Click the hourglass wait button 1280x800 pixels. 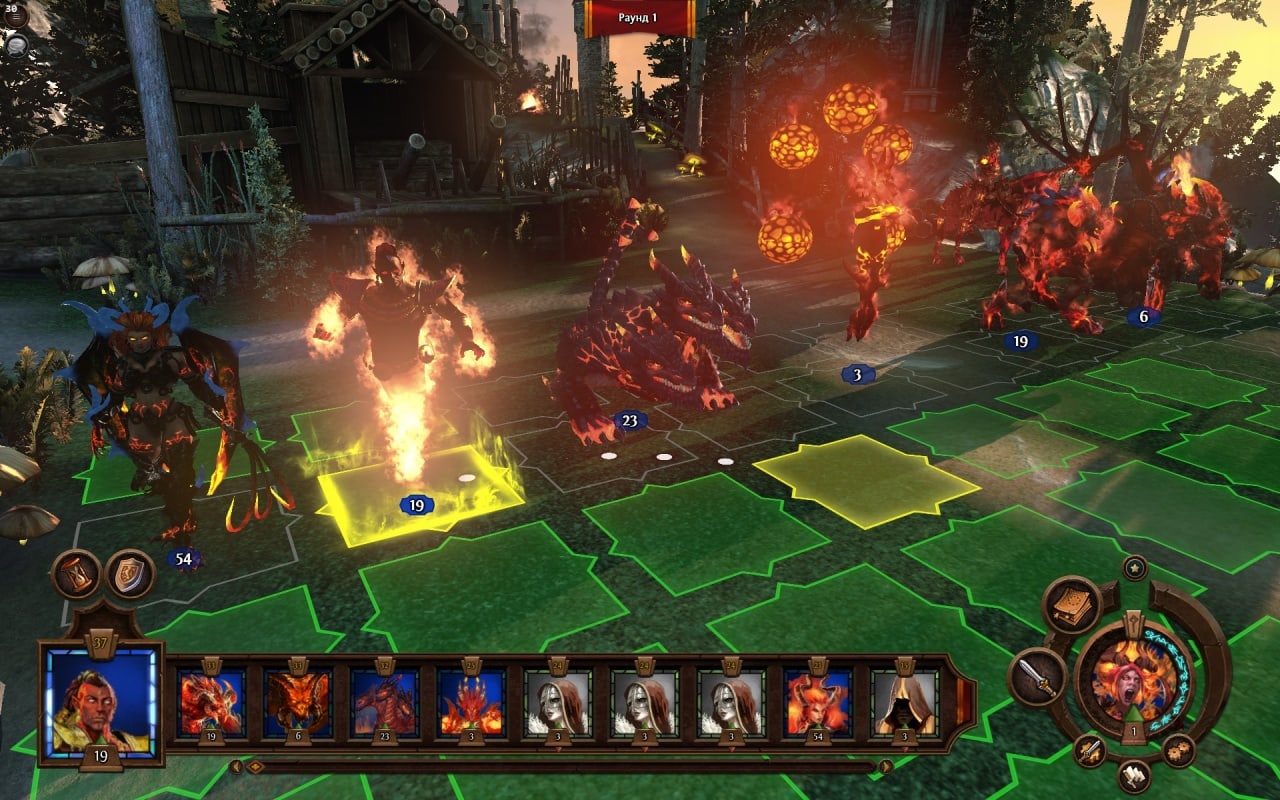tap(76, 574)
